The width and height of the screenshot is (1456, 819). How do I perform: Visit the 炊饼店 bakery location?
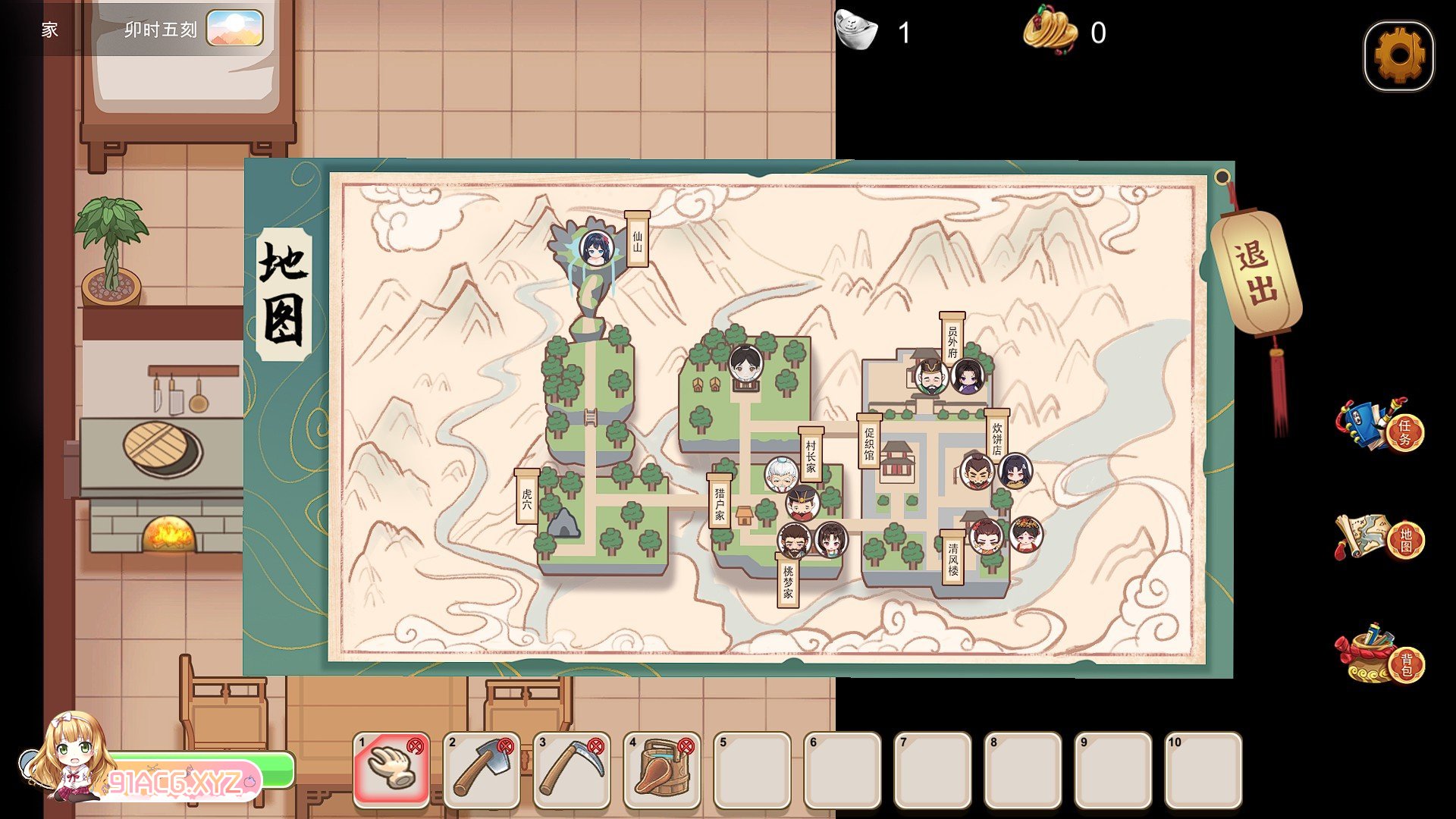[x=996, y=438]
